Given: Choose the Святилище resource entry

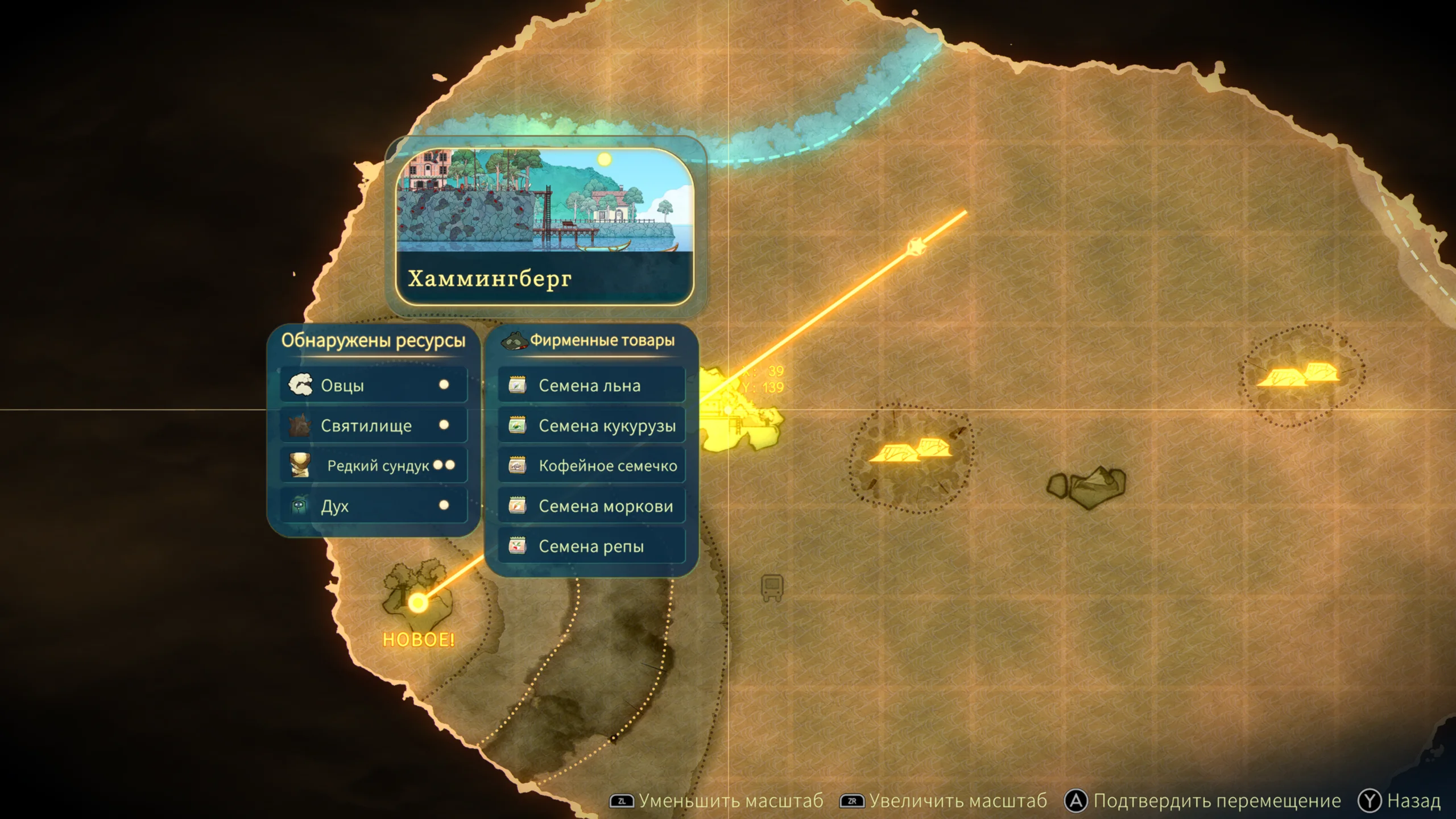Looking at the screenshot, I should pos(373,425).
